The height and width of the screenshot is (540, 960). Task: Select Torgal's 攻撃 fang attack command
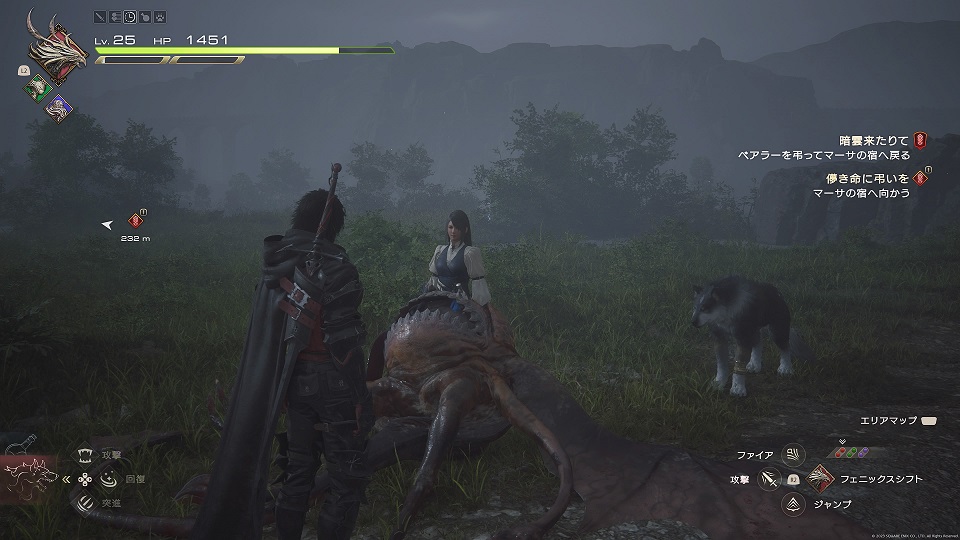(x=84, y=456)
